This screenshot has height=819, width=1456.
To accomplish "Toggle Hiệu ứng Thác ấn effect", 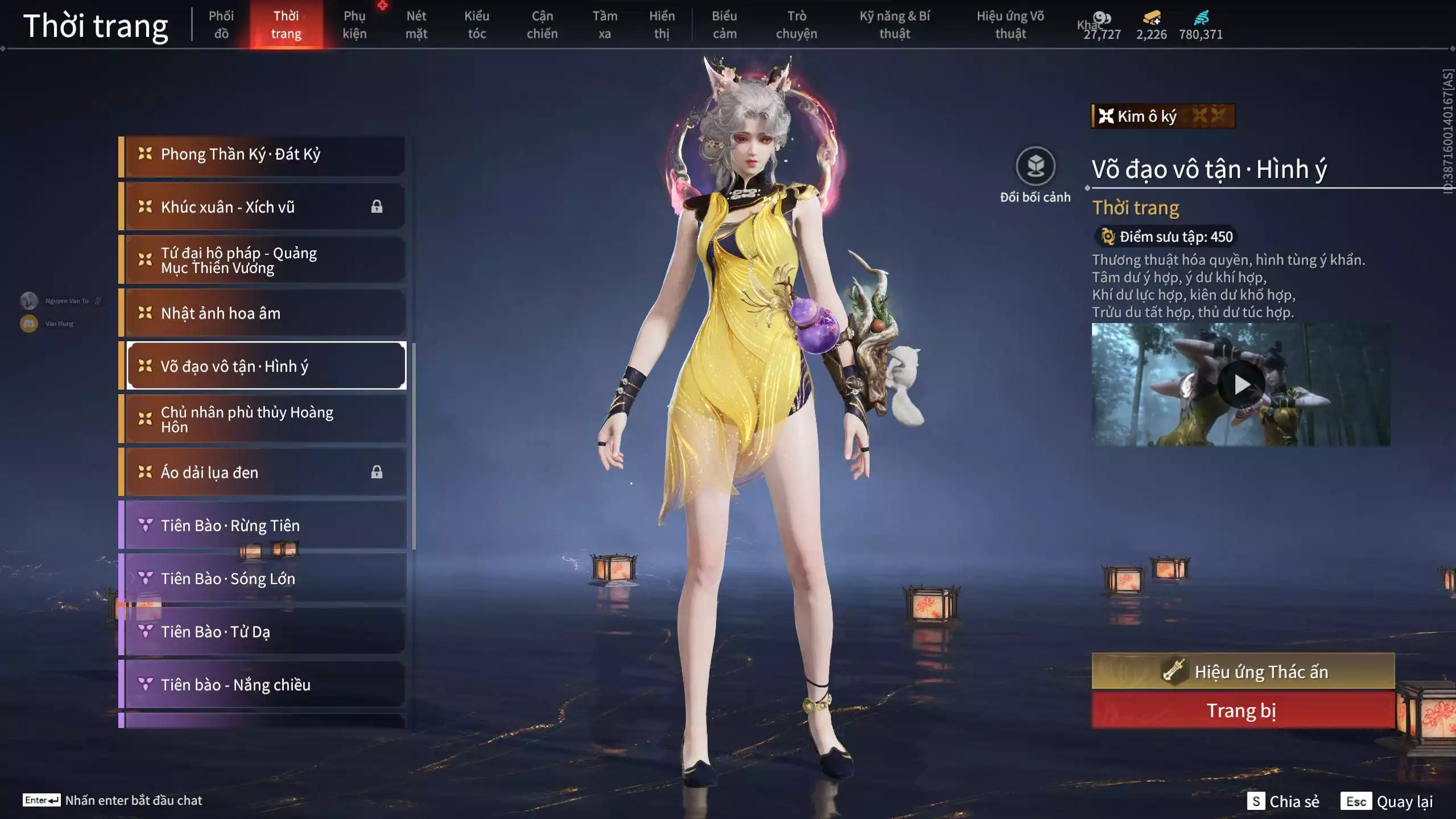I will pyautogui.click(x=1243, y=671).
